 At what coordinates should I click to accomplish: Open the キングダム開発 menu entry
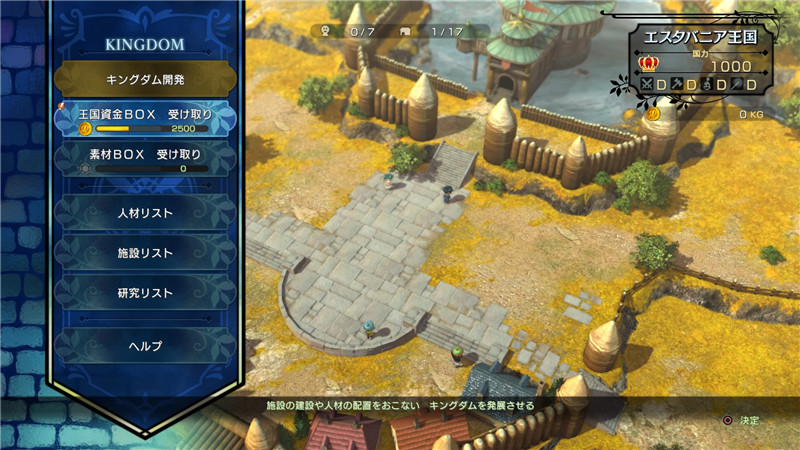145,78
